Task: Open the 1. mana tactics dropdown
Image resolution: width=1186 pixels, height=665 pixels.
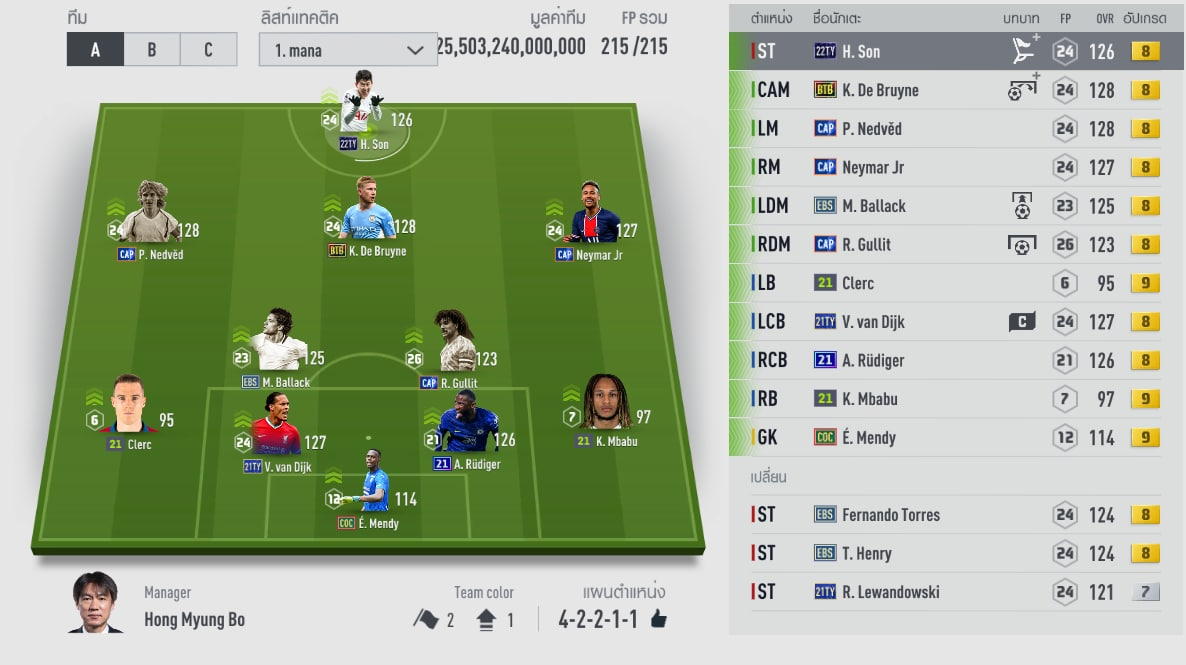Action: pos(347,49)
